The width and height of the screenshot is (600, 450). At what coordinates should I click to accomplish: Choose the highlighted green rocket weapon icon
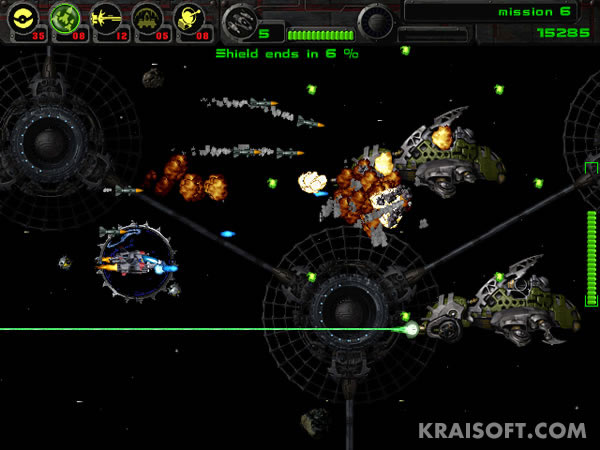66,18
